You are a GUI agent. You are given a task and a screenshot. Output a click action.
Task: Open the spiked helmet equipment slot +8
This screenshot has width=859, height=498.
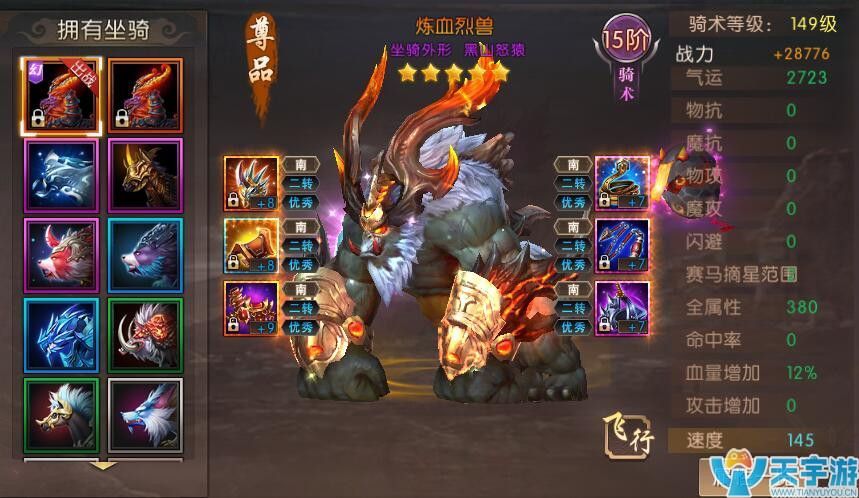251,183
